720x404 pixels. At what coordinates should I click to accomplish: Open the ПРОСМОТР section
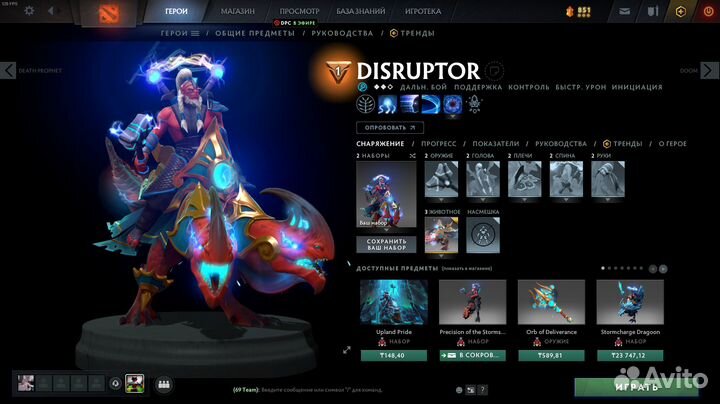click(x=299, y=11)
